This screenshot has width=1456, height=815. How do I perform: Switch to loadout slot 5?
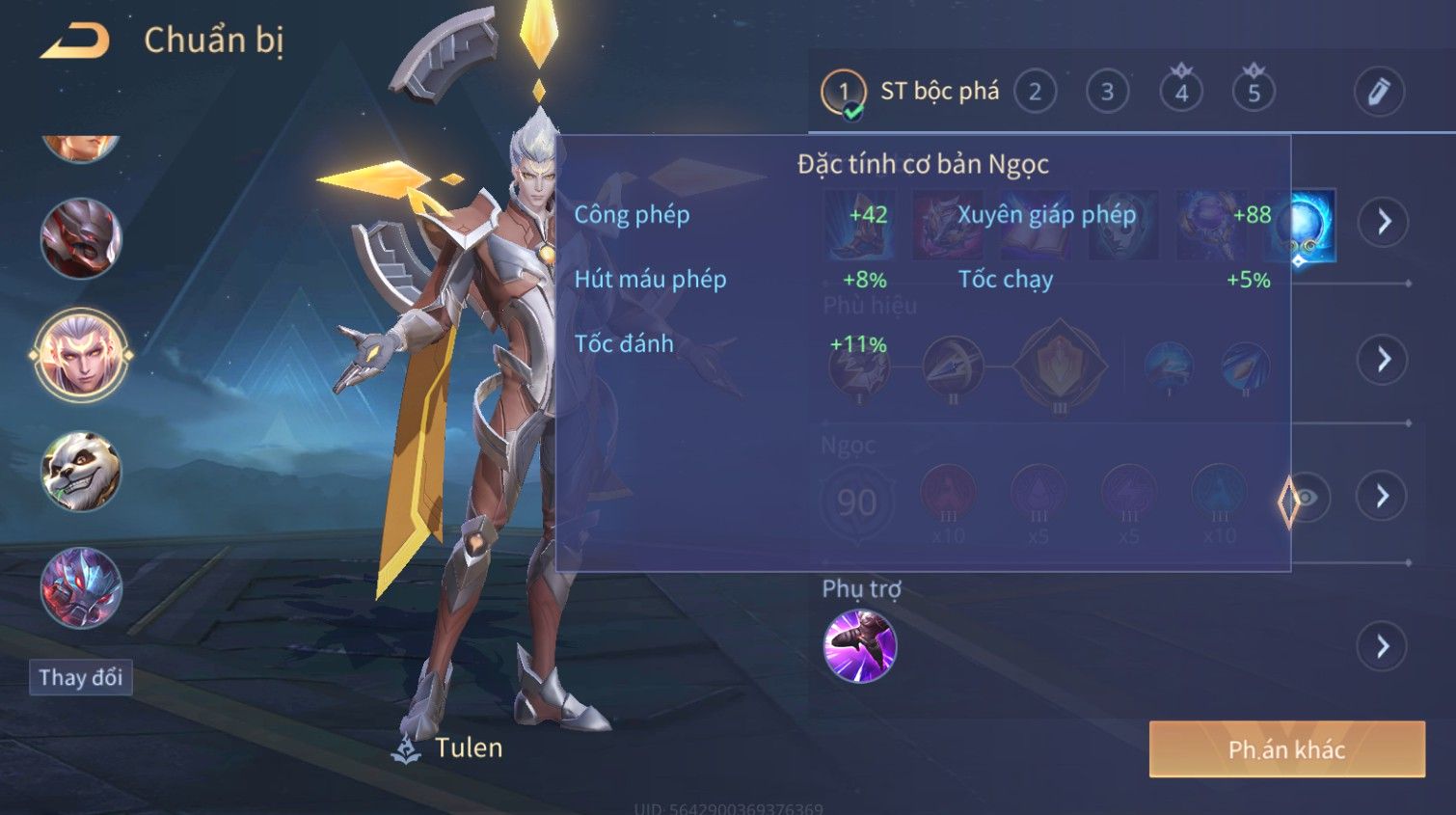click(x=1254, y=93)
